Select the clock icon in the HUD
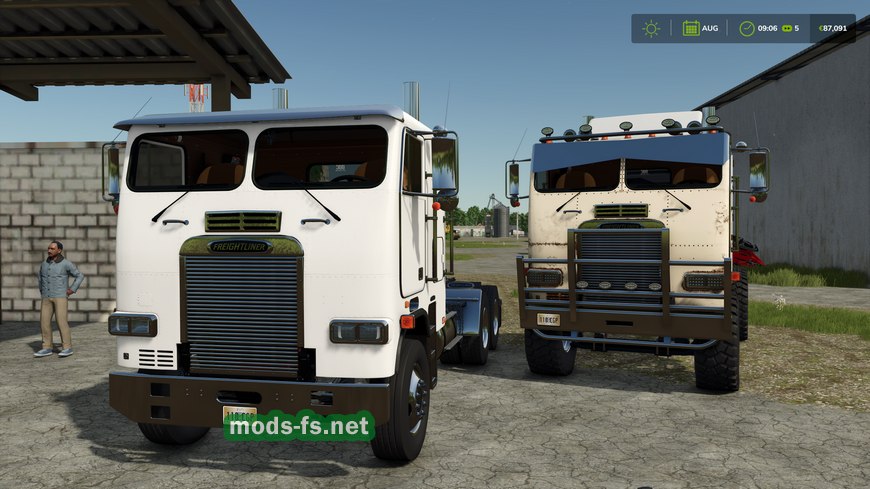The width and height of the screenshot is (870, 489). click(x=747, y=28)
